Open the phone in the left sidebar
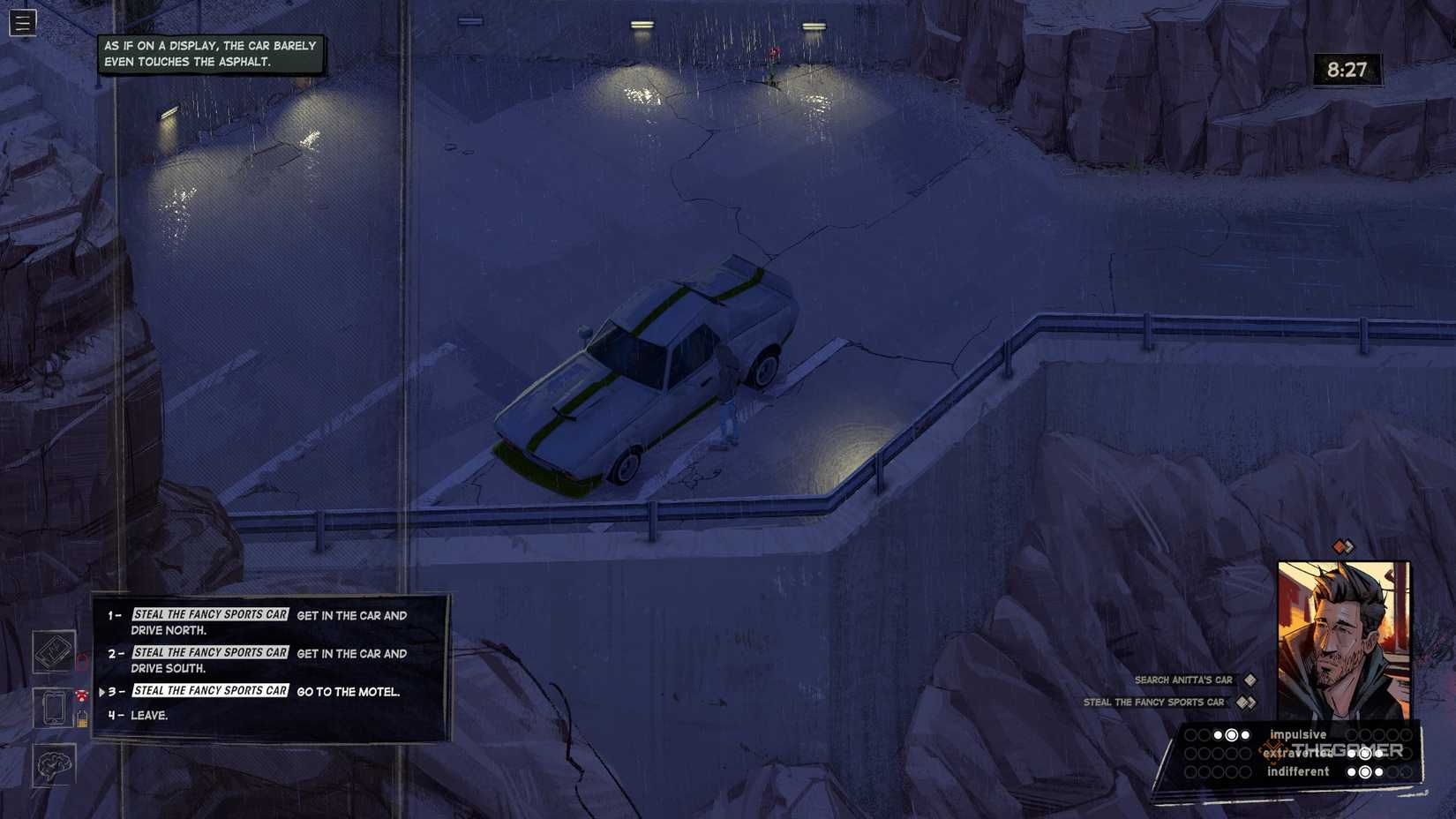 54,708
